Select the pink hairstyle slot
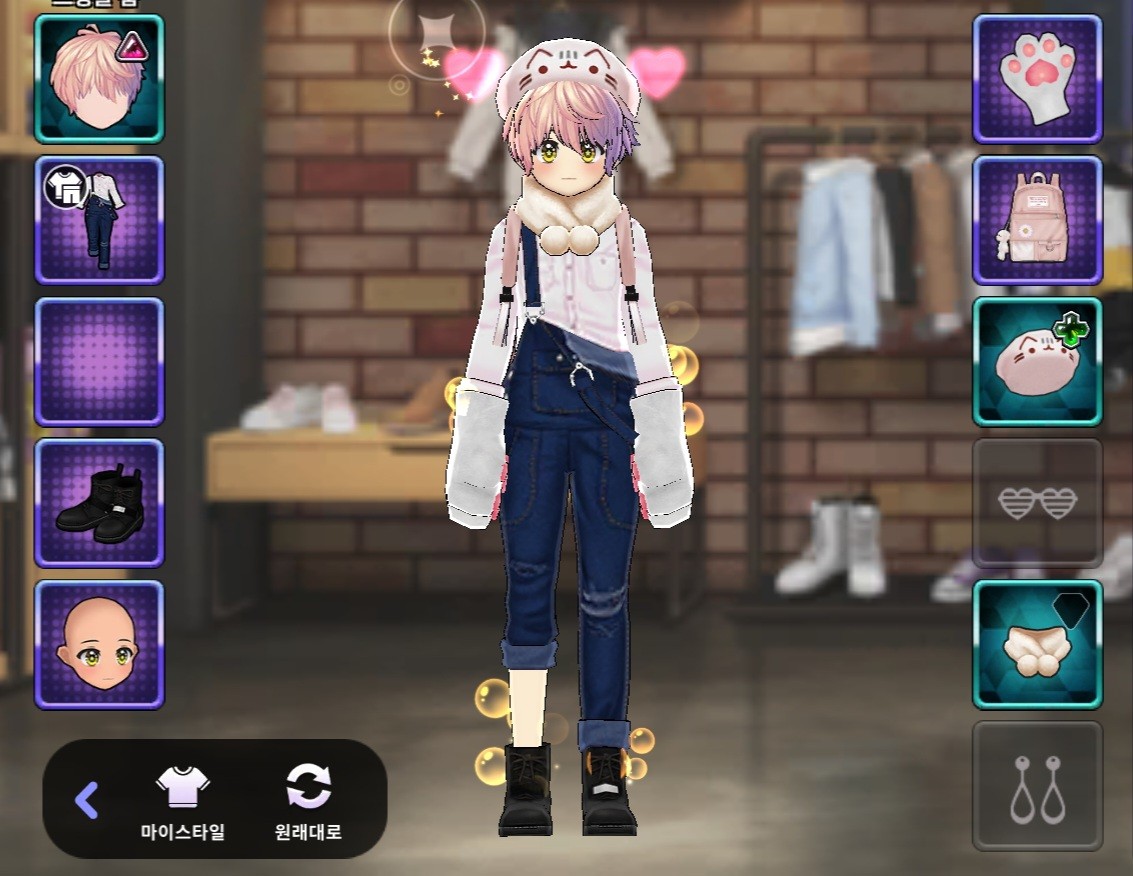The width and height of the screenshot is (1133, 876). pyautogui.click(x=99, y=79)
